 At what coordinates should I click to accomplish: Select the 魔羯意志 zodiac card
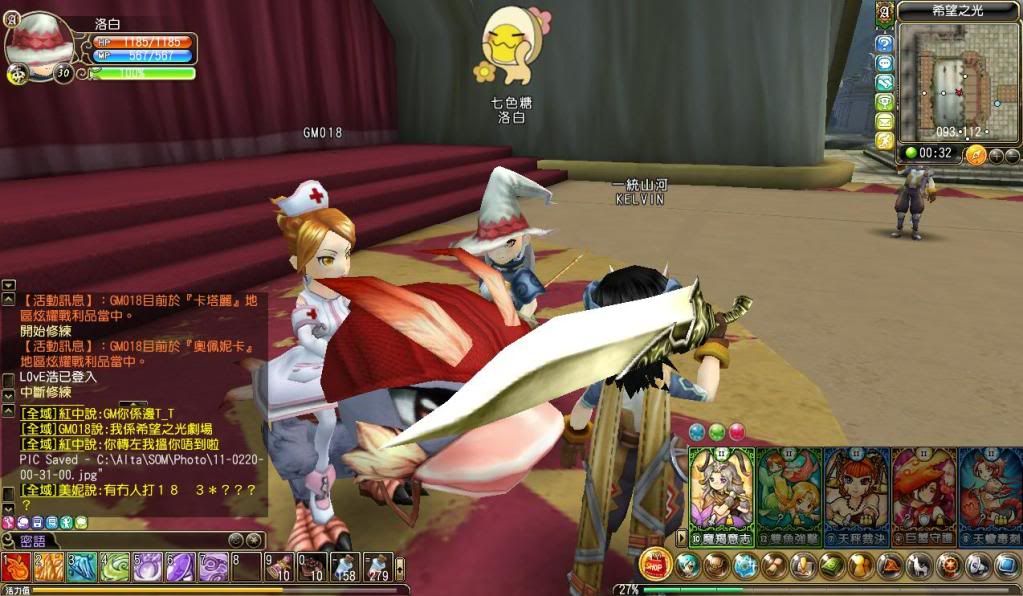coord(721,494)
